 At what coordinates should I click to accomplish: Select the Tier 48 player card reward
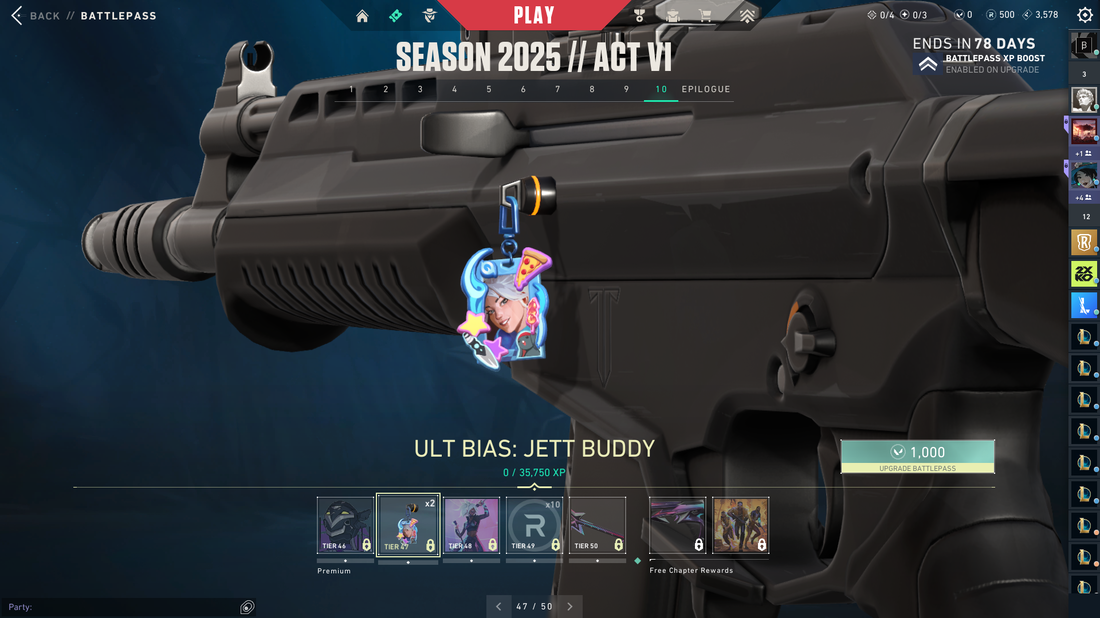(471, 525)
